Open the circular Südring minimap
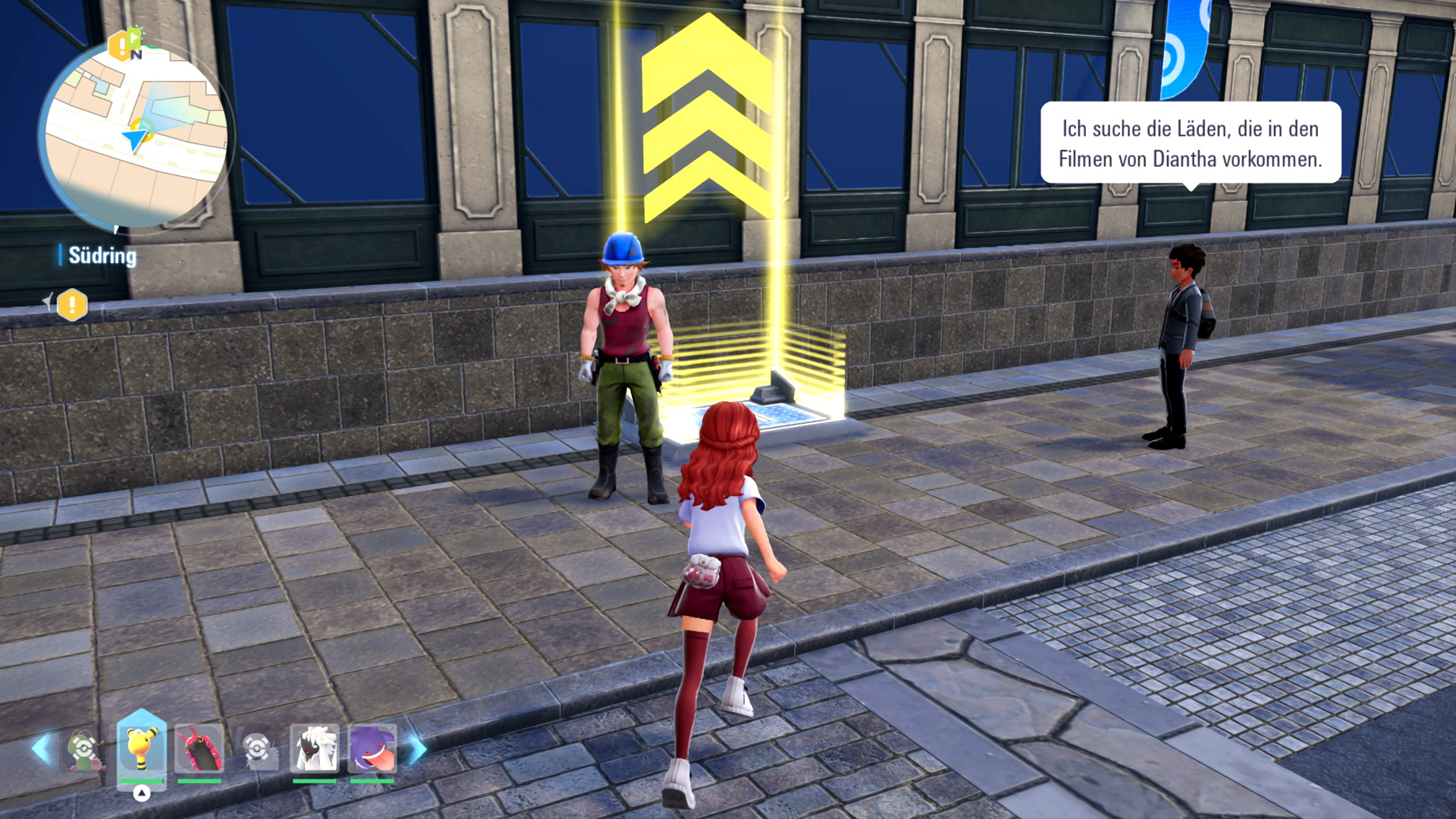The image size is (1456, 819). coord(135,136)
